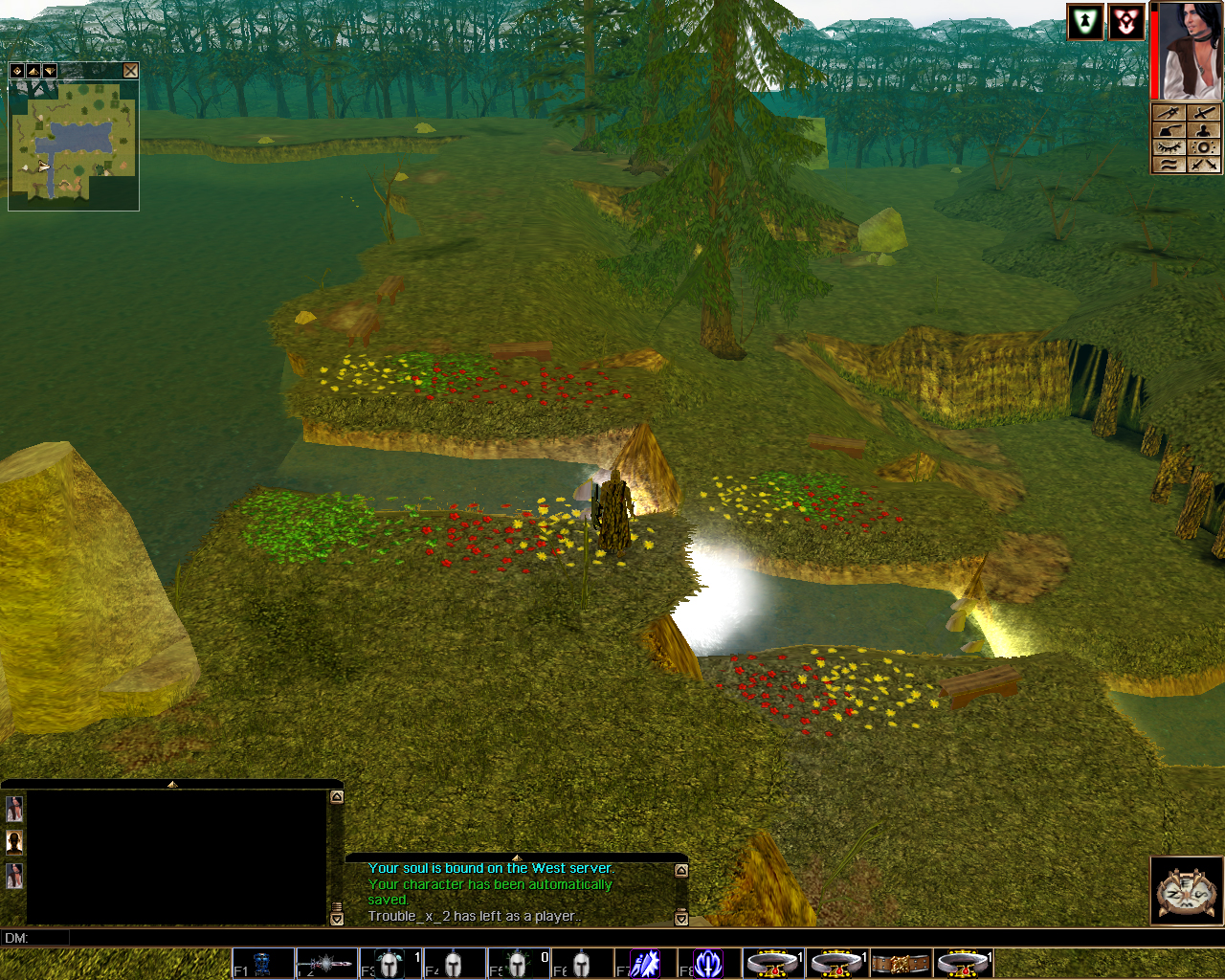This screenshot has height=980, width=1225.
Task: Click the closed eye menu button
Action: coord(1169,147)
